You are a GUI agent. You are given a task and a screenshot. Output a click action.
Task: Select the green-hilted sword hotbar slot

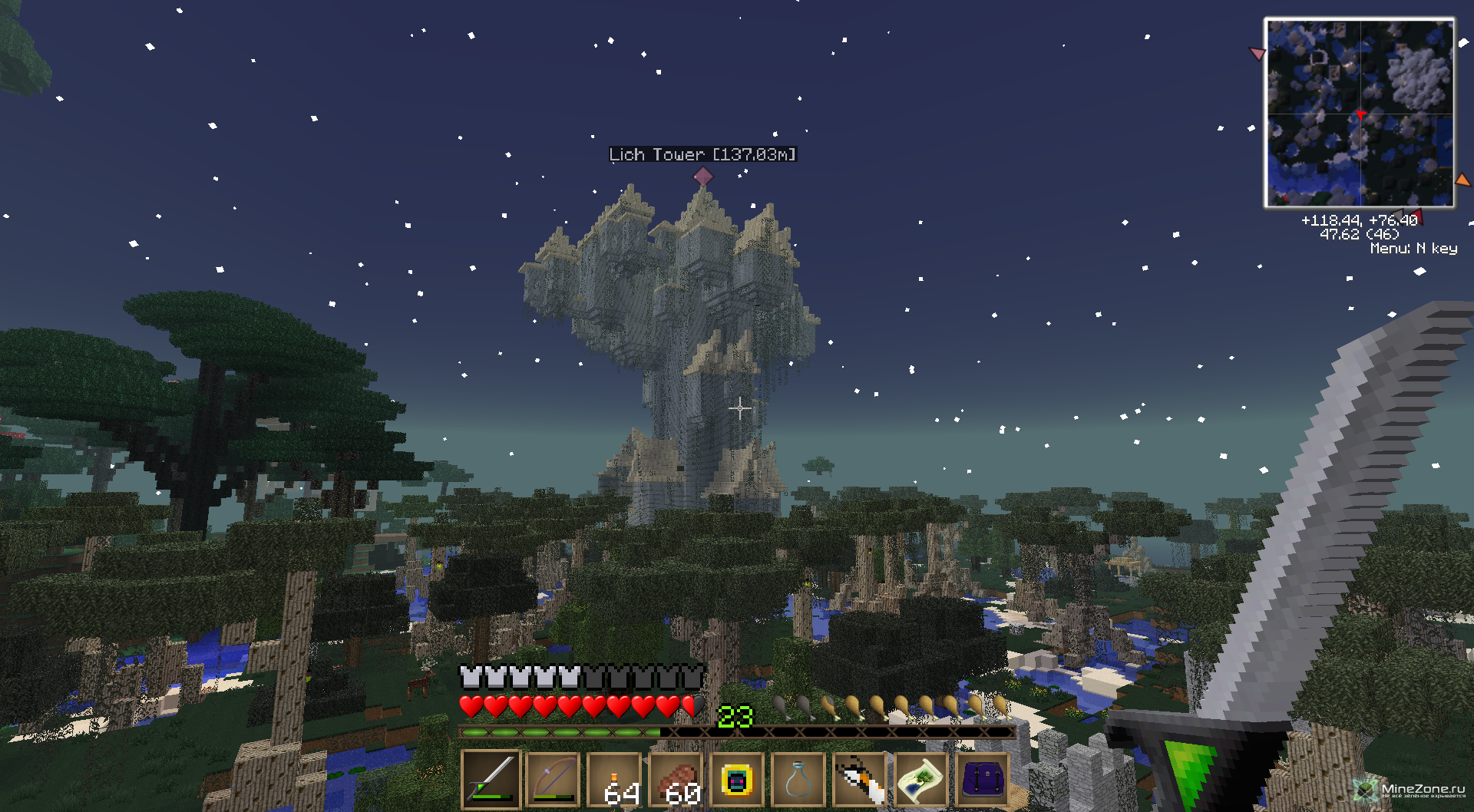[491, 780]
